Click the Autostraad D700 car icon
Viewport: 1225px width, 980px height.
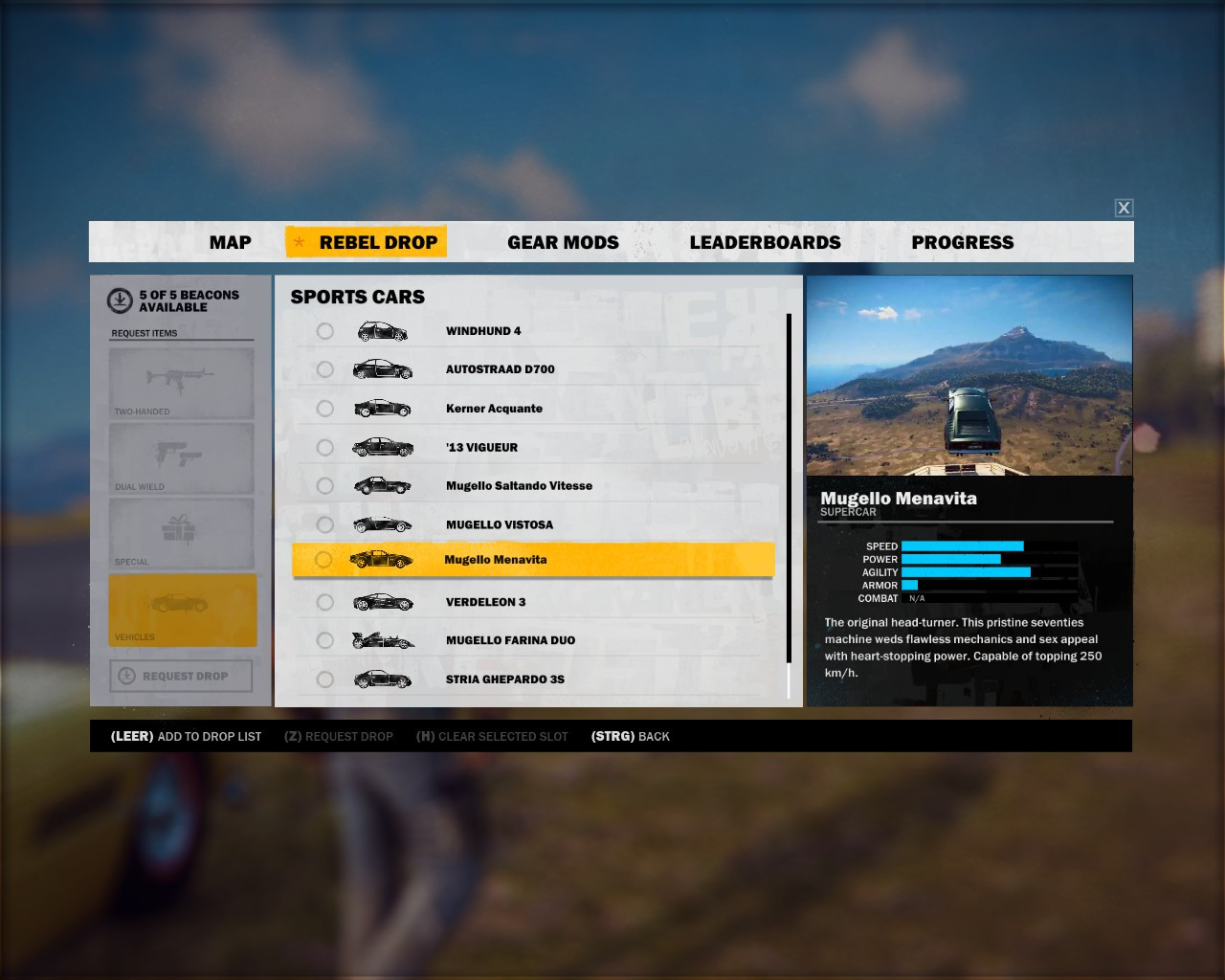pyautogui.click(x=382, y=368)
